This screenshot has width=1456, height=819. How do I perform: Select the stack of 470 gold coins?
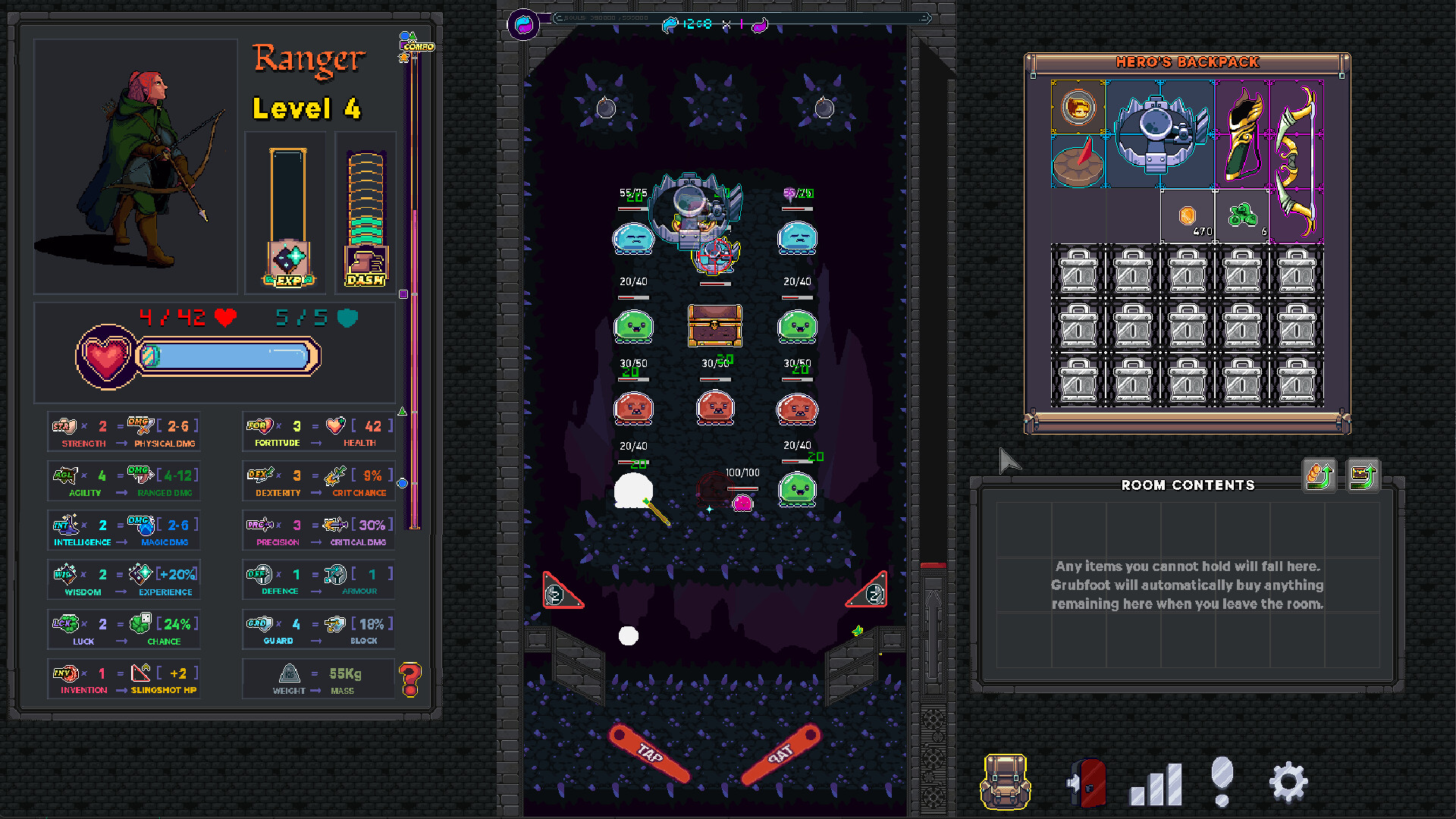coord(1187,217)
